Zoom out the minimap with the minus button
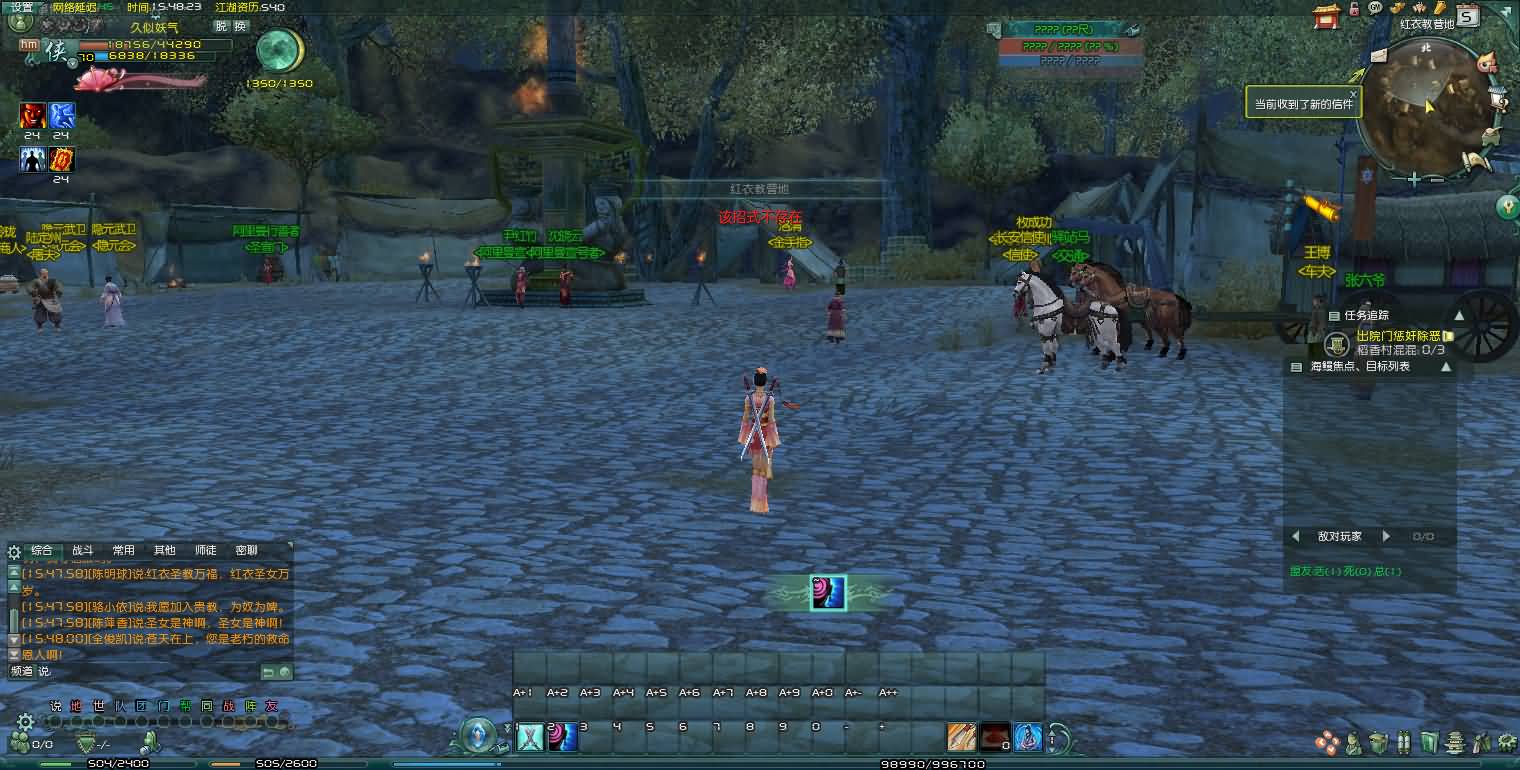This screenshot has width=1520, height=770. pyautogui.click(x=1436, y=180)
